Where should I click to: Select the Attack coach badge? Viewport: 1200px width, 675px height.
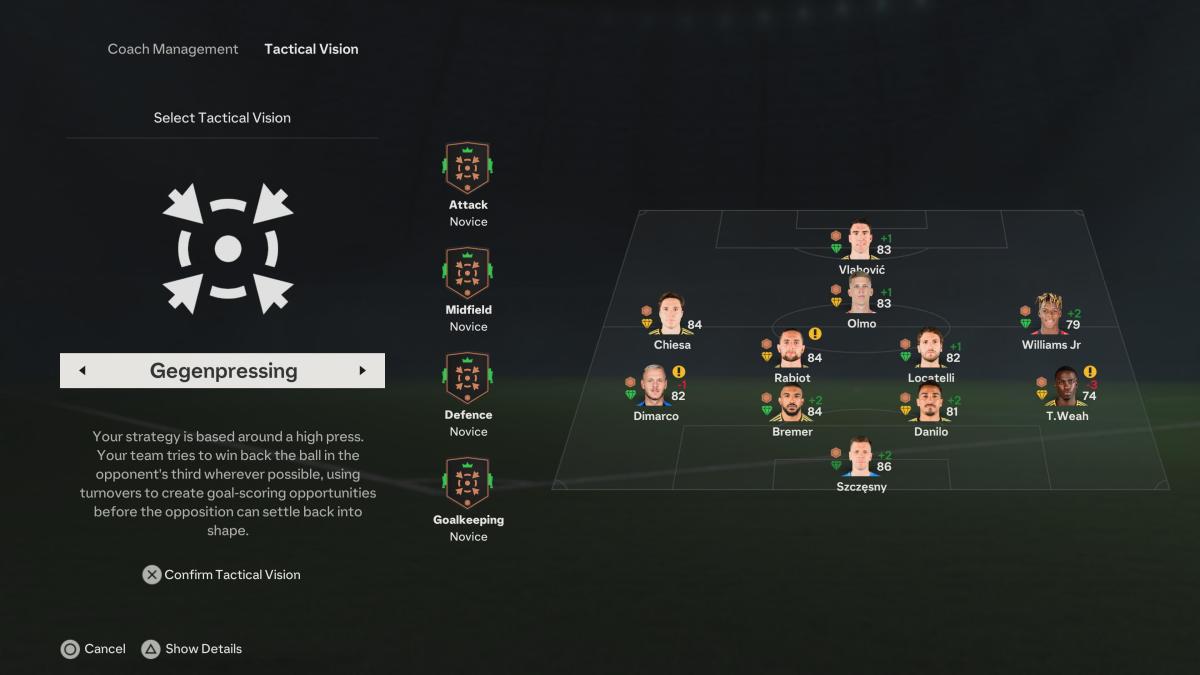pyautogui.click(x=467, y=168)
